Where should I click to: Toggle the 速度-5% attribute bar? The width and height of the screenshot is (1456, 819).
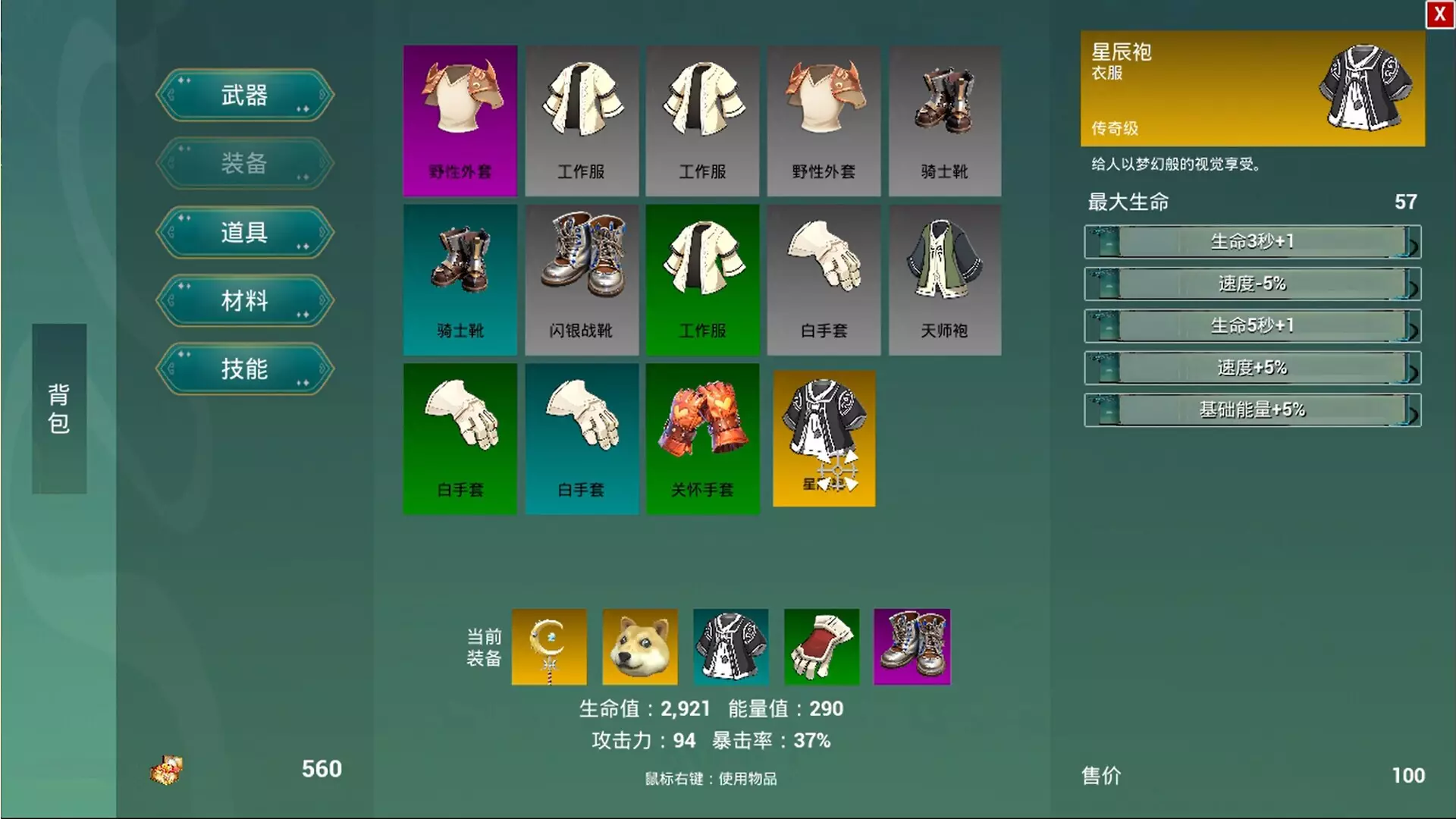(x=1252, y=284)
